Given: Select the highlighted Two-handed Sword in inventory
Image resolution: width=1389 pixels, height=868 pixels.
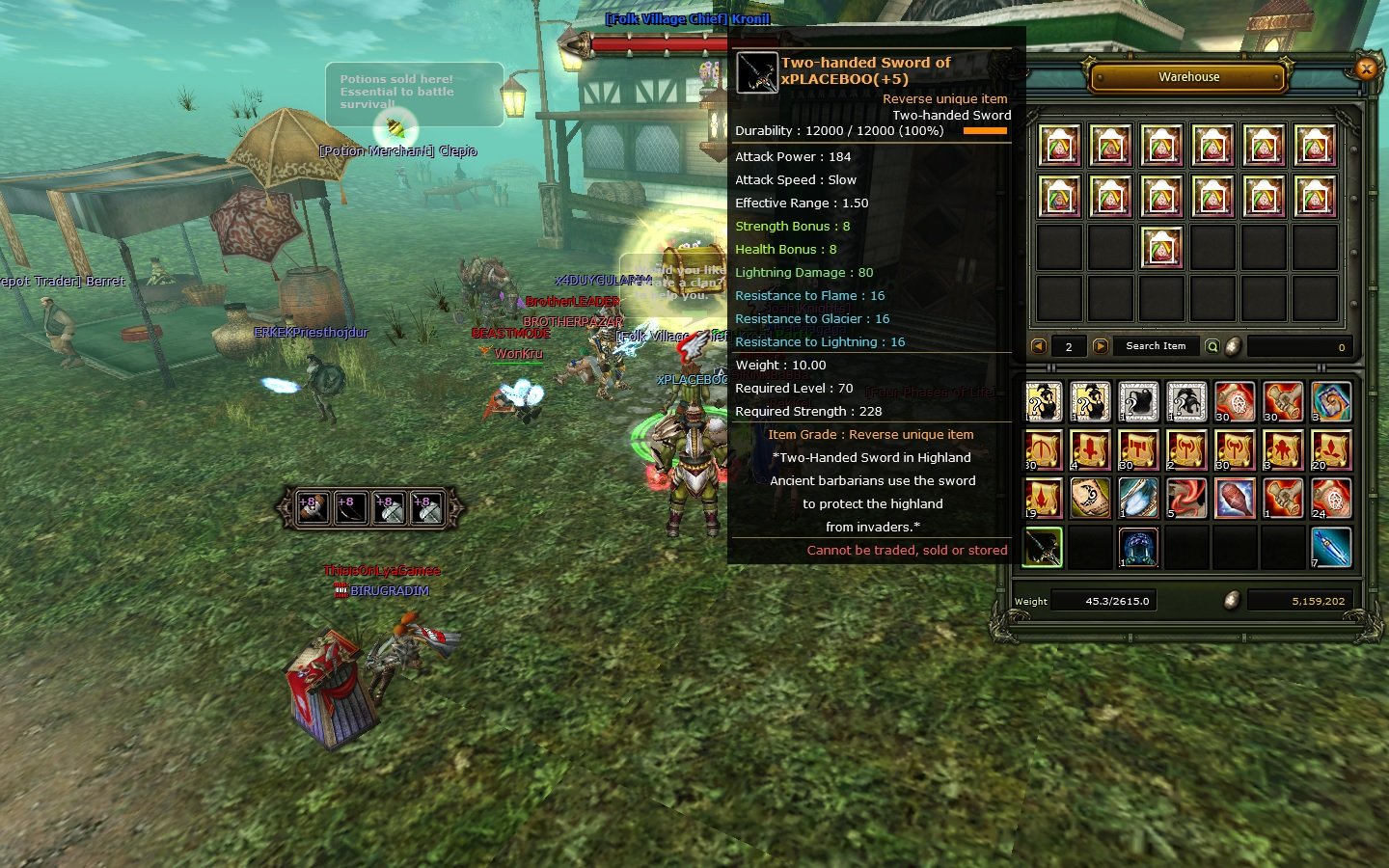Looking at the screenshot, I should tap(1042, 548).
